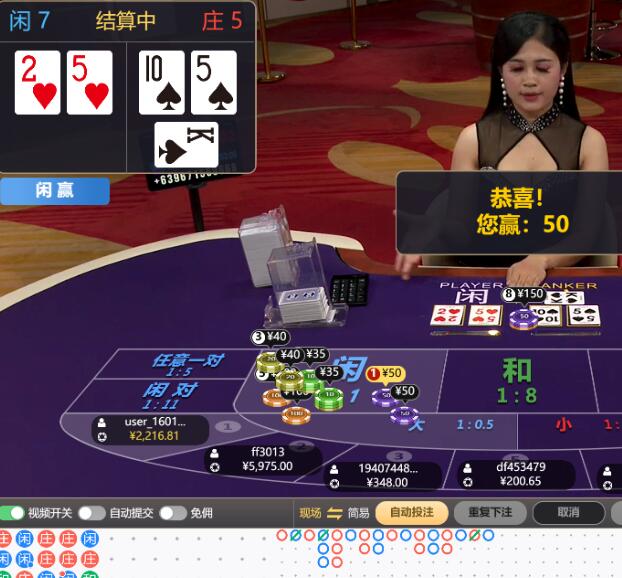Bet on the 任意一对 any pair area
622x578 pixels.
point(186,364)
